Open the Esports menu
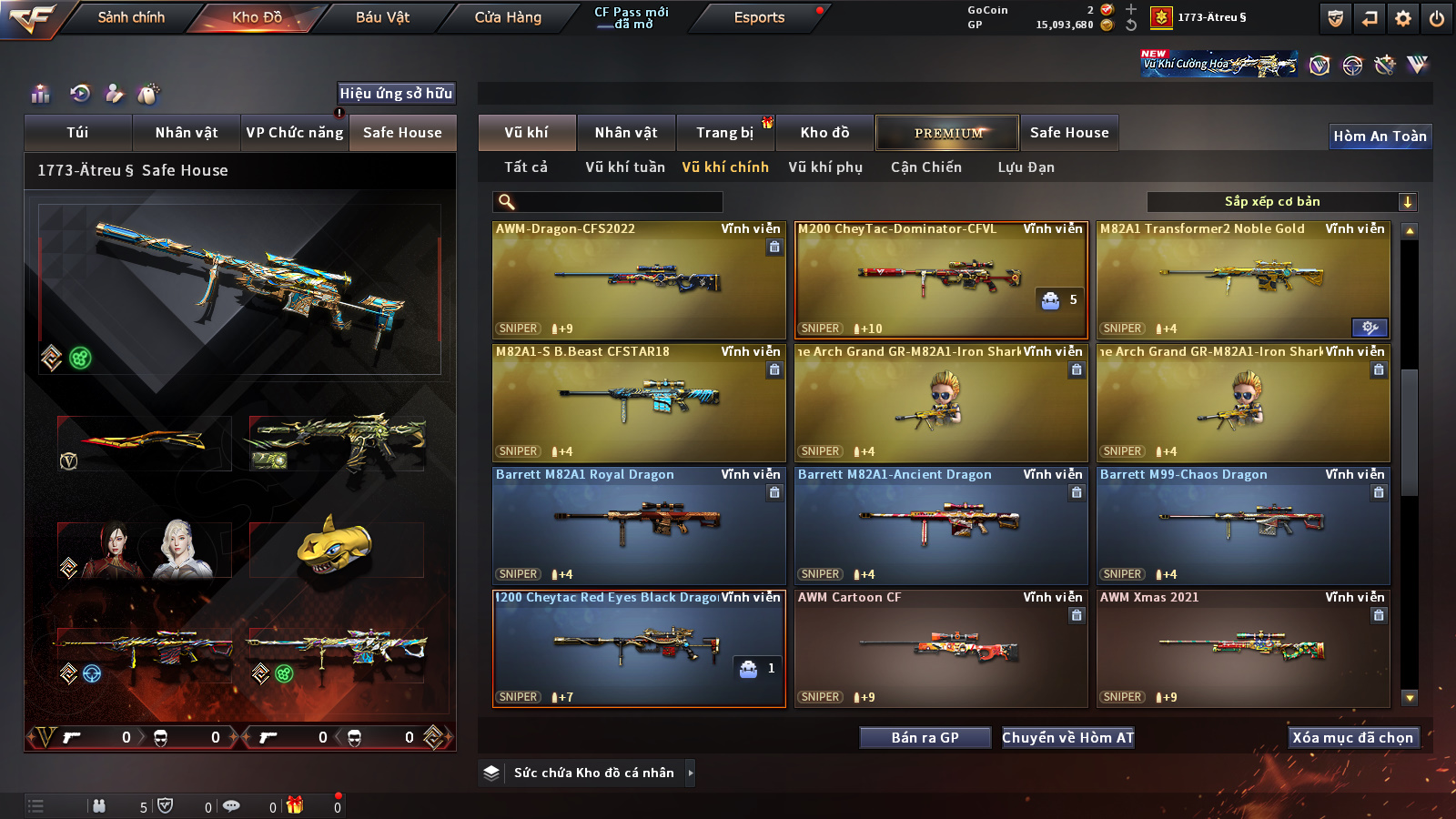The height and width of the screenshot is (819, 1456). pos(759,17)
